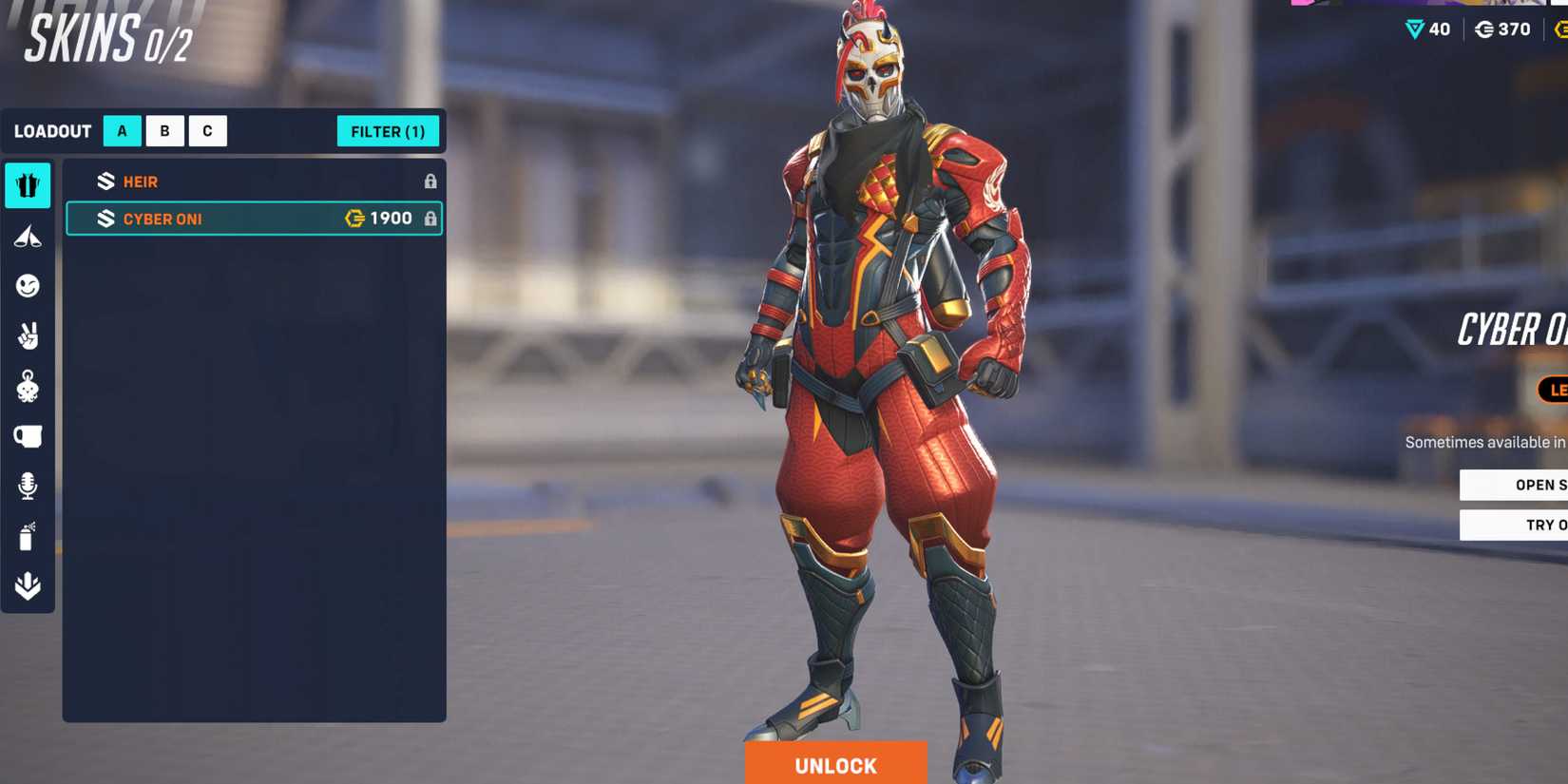
Task: Open the Weapon Charms Pachimari icon
Action: 28,386
